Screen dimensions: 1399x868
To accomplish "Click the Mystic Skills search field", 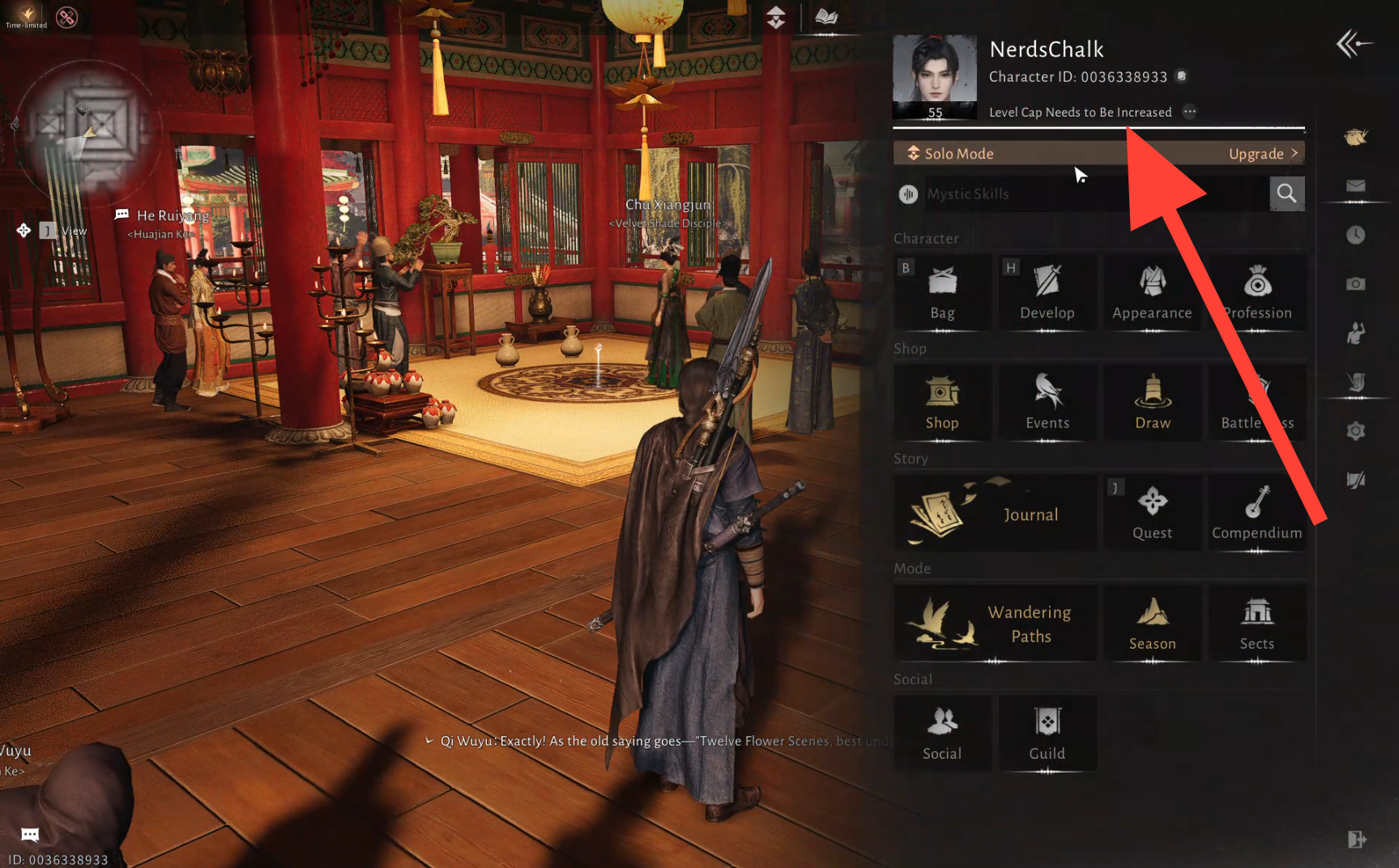I will pos(1094,194).
